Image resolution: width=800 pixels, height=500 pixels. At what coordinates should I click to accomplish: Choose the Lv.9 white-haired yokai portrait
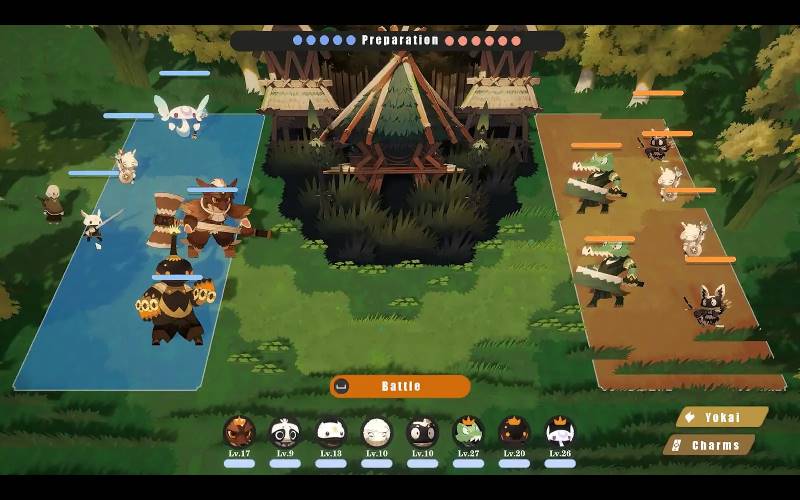[x=285, y=432]
